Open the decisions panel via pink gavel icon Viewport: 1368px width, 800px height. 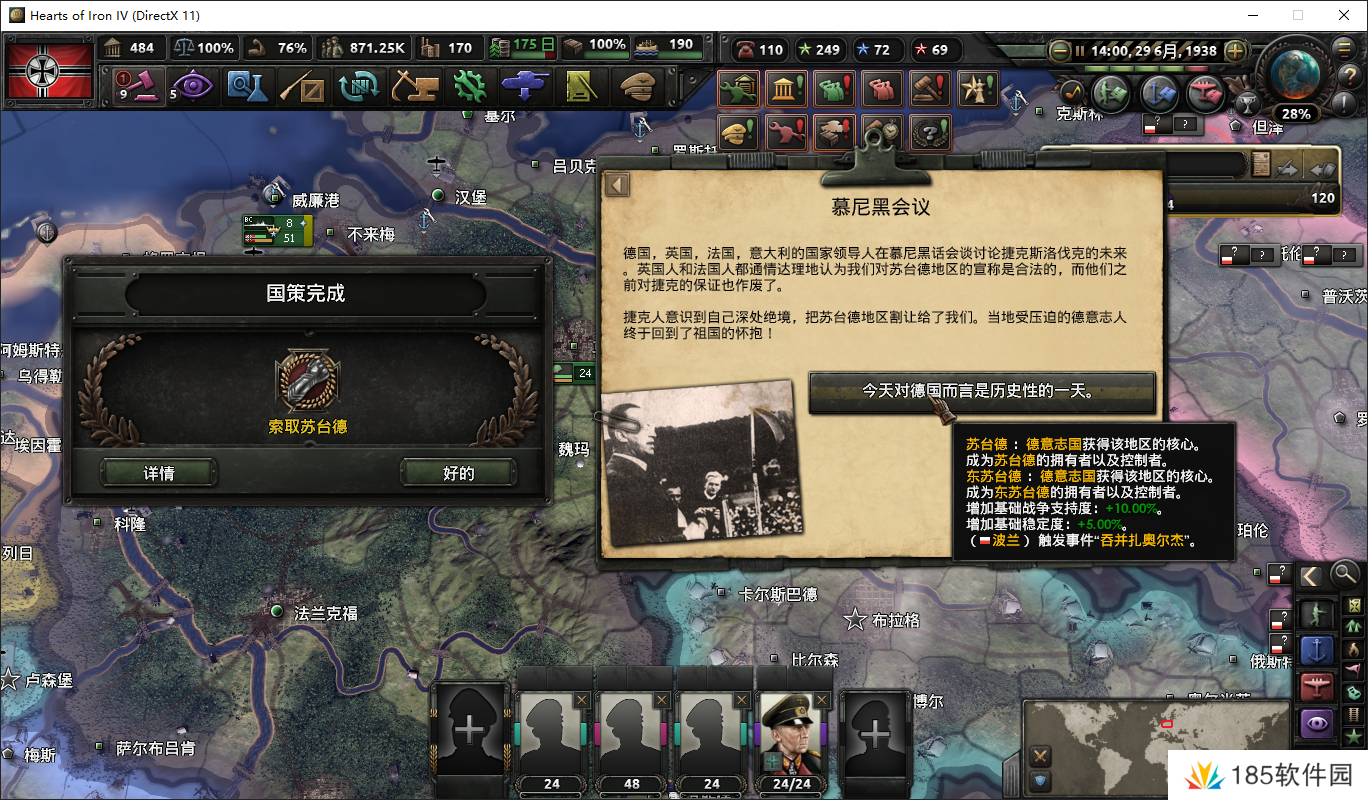click(140, 88)
